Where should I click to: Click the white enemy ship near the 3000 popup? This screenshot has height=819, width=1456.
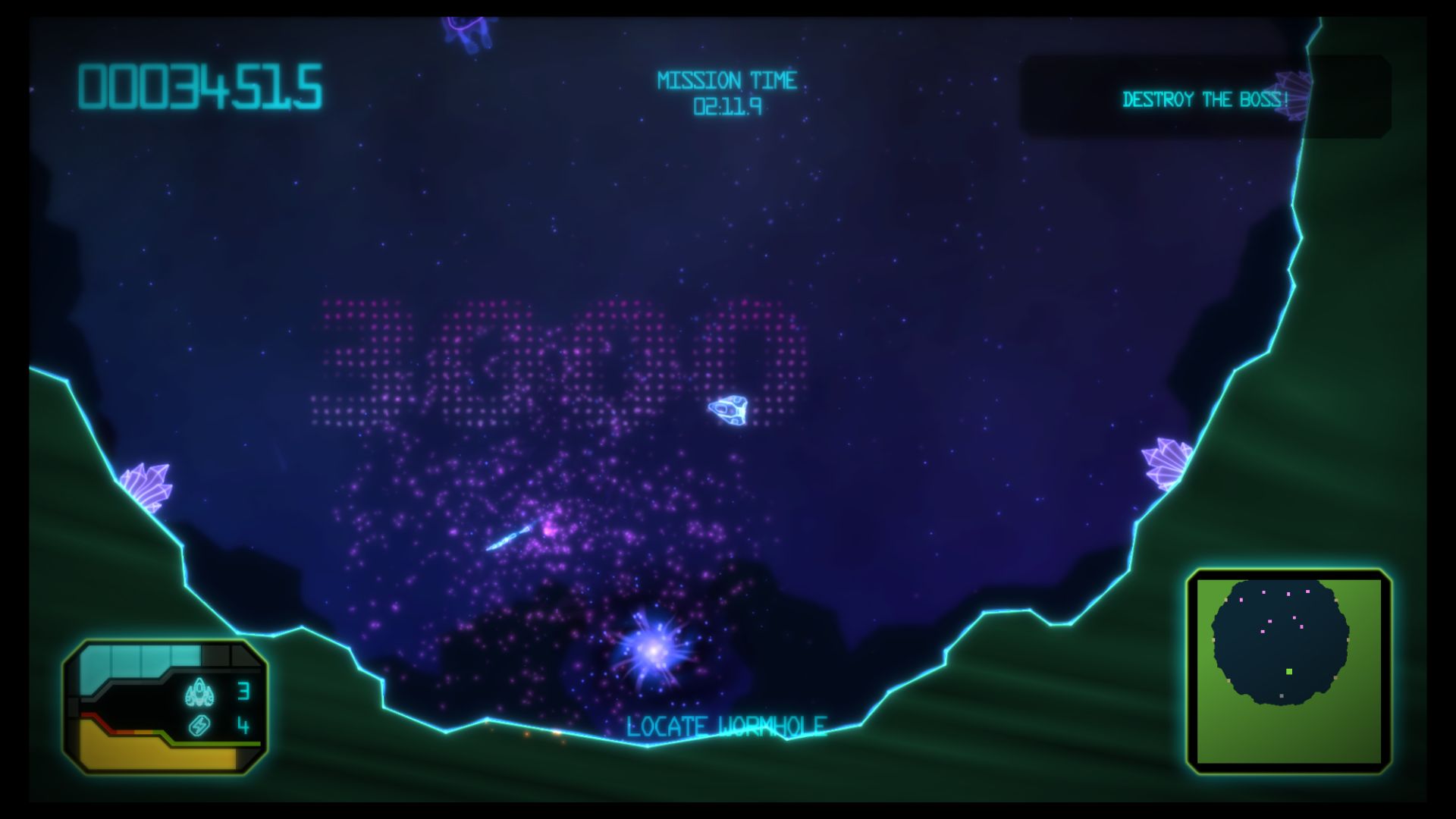(729, 412)
